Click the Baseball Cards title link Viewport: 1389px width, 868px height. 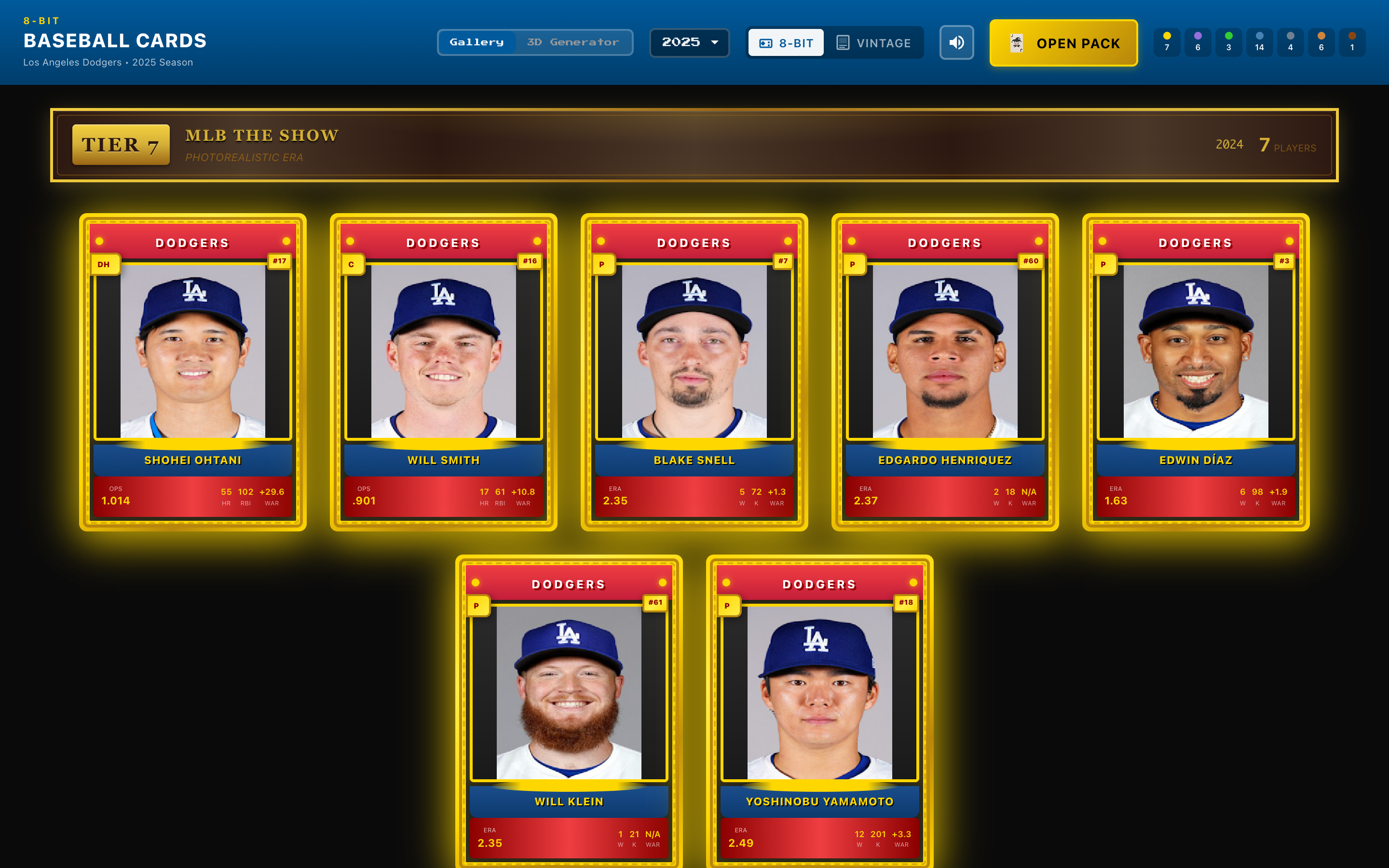pyautogui.click(x=114, y=40)
